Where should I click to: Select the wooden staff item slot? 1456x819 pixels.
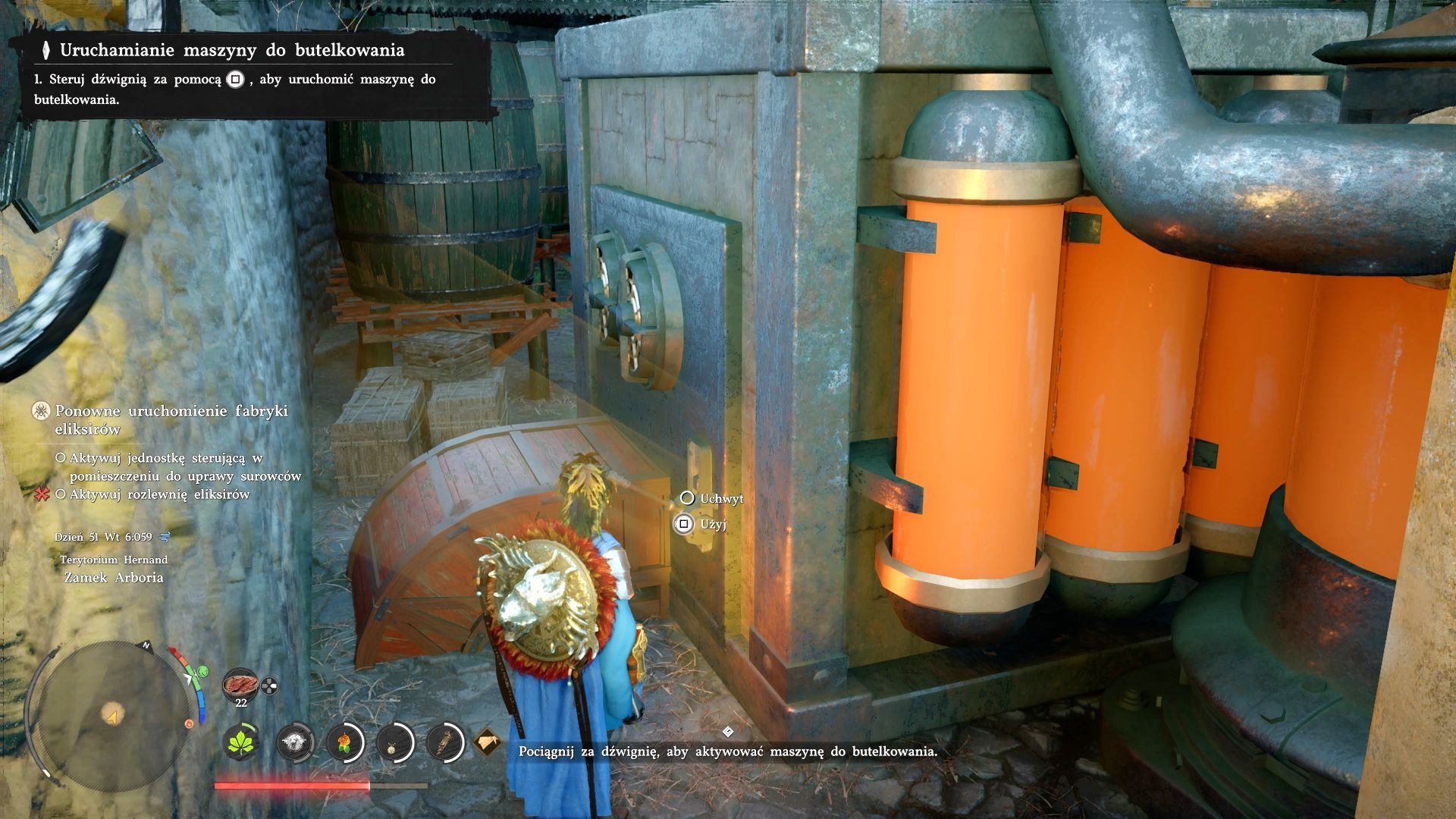point(445,742)
